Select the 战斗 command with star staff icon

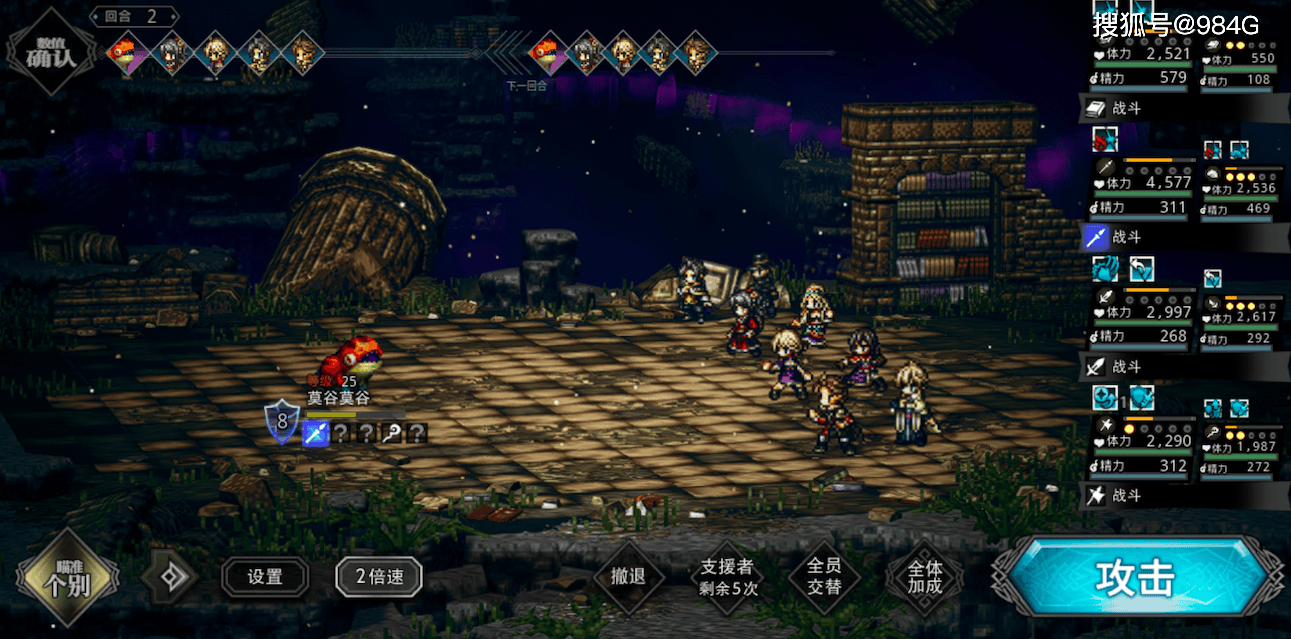tap(1127, 496)
